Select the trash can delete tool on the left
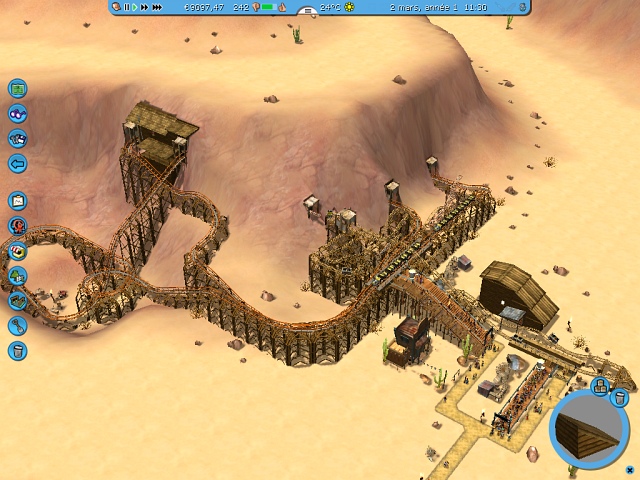 [x=17, y=351]
